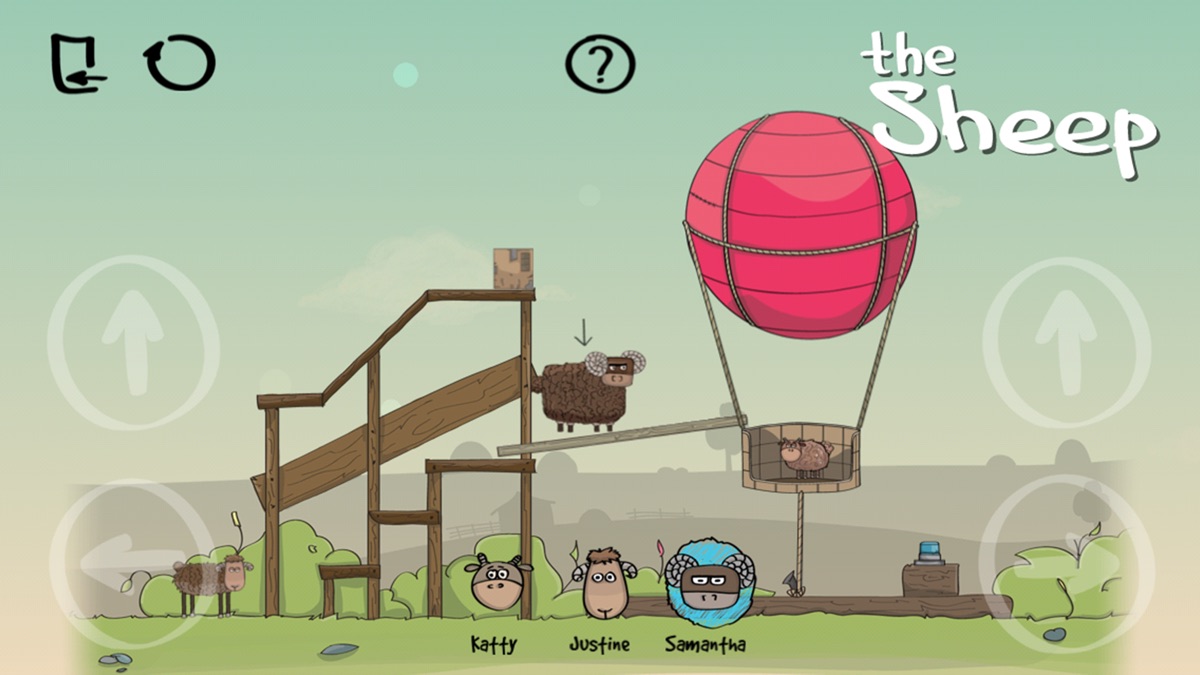This screenshot has height=675, width=1200.
Task: Hit the up arrow above the move-left control
Action: click(132, 342)
